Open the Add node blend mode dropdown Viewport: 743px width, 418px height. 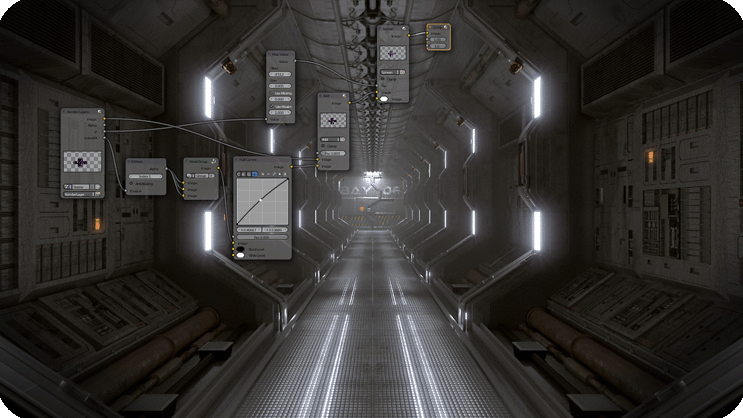[x=332, y=137]
